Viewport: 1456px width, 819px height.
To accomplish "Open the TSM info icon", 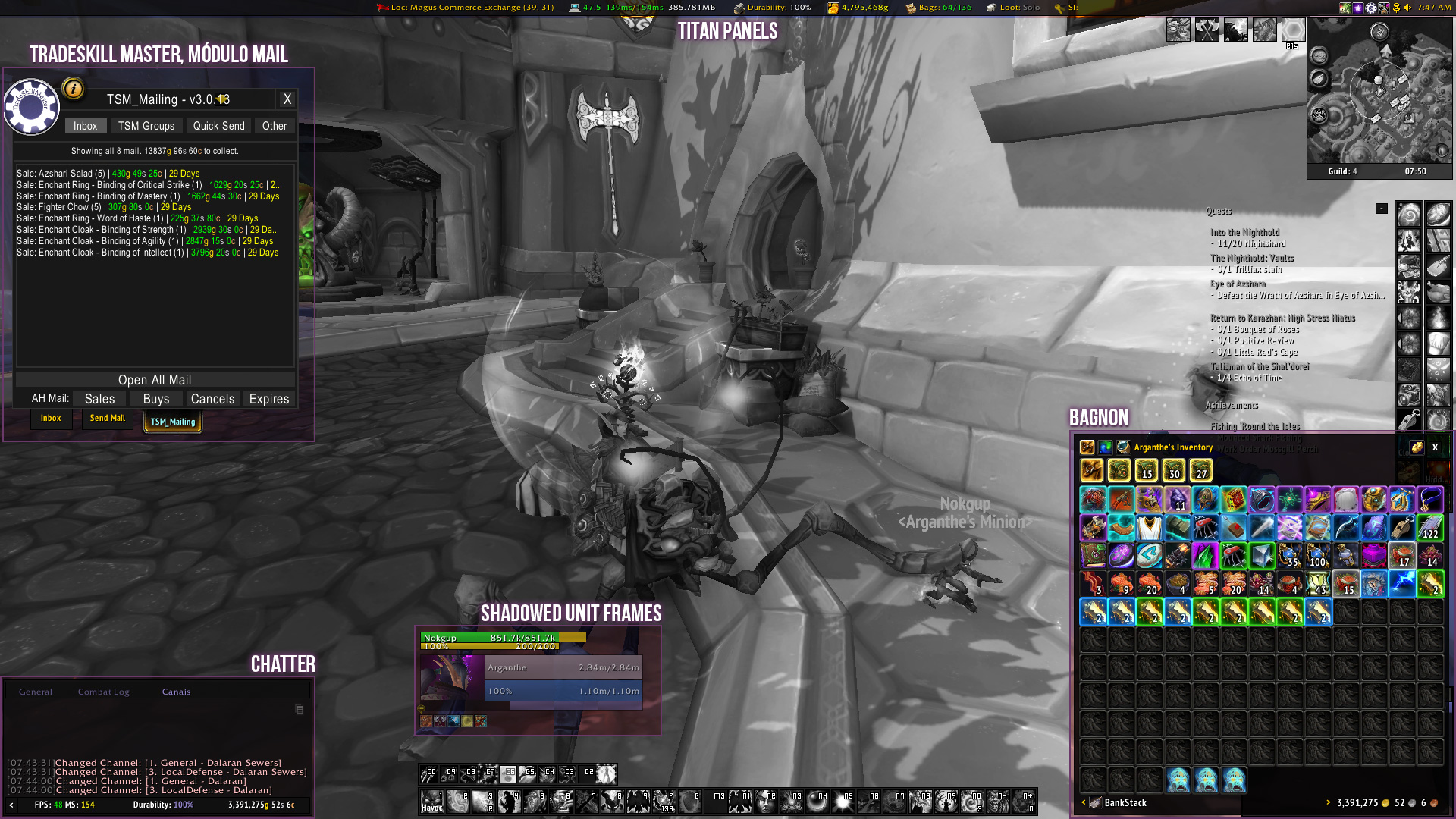I will pos(74,89).
